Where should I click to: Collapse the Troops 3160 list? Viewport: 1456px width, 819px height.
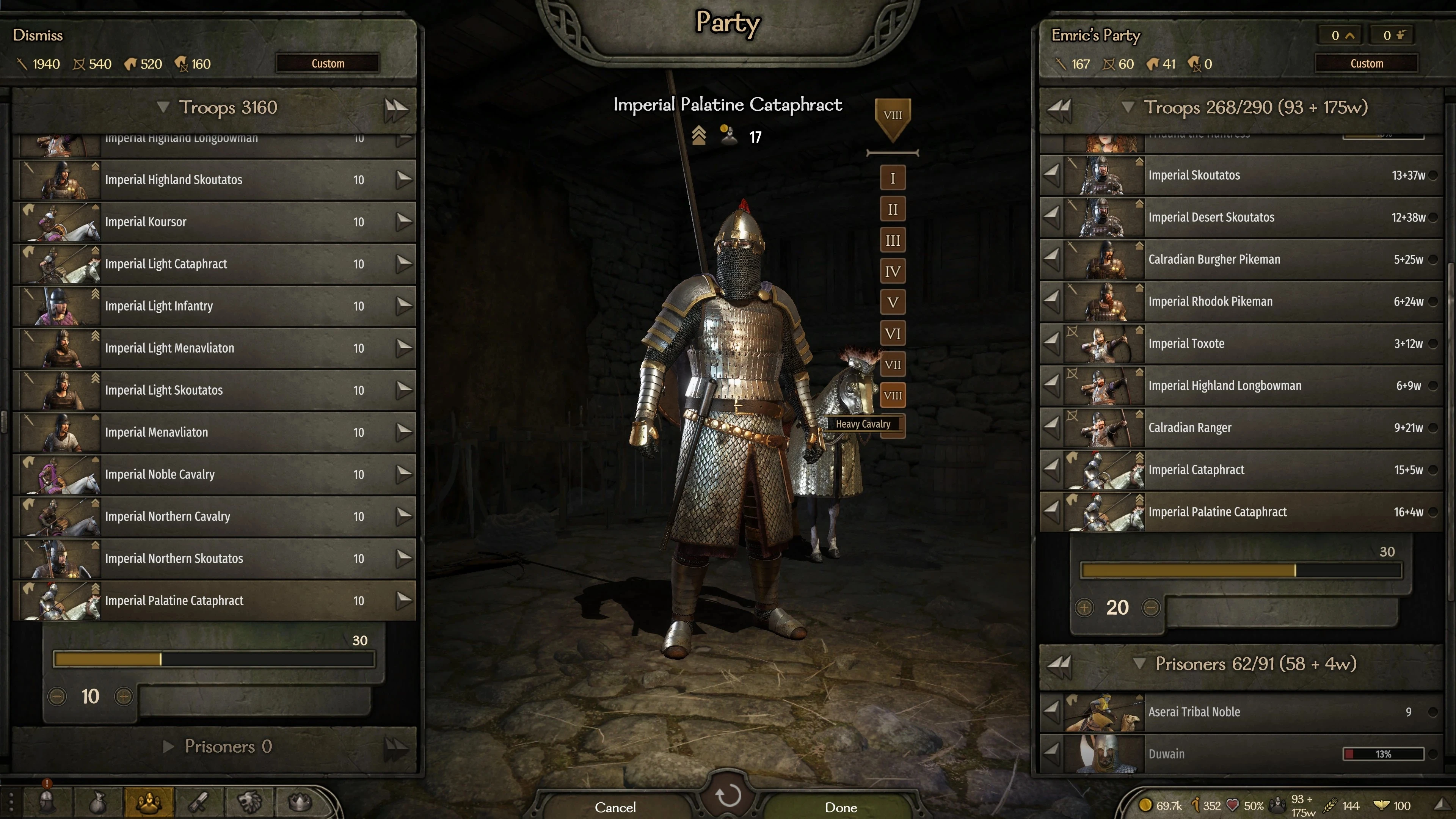click(x=163, y=107)
